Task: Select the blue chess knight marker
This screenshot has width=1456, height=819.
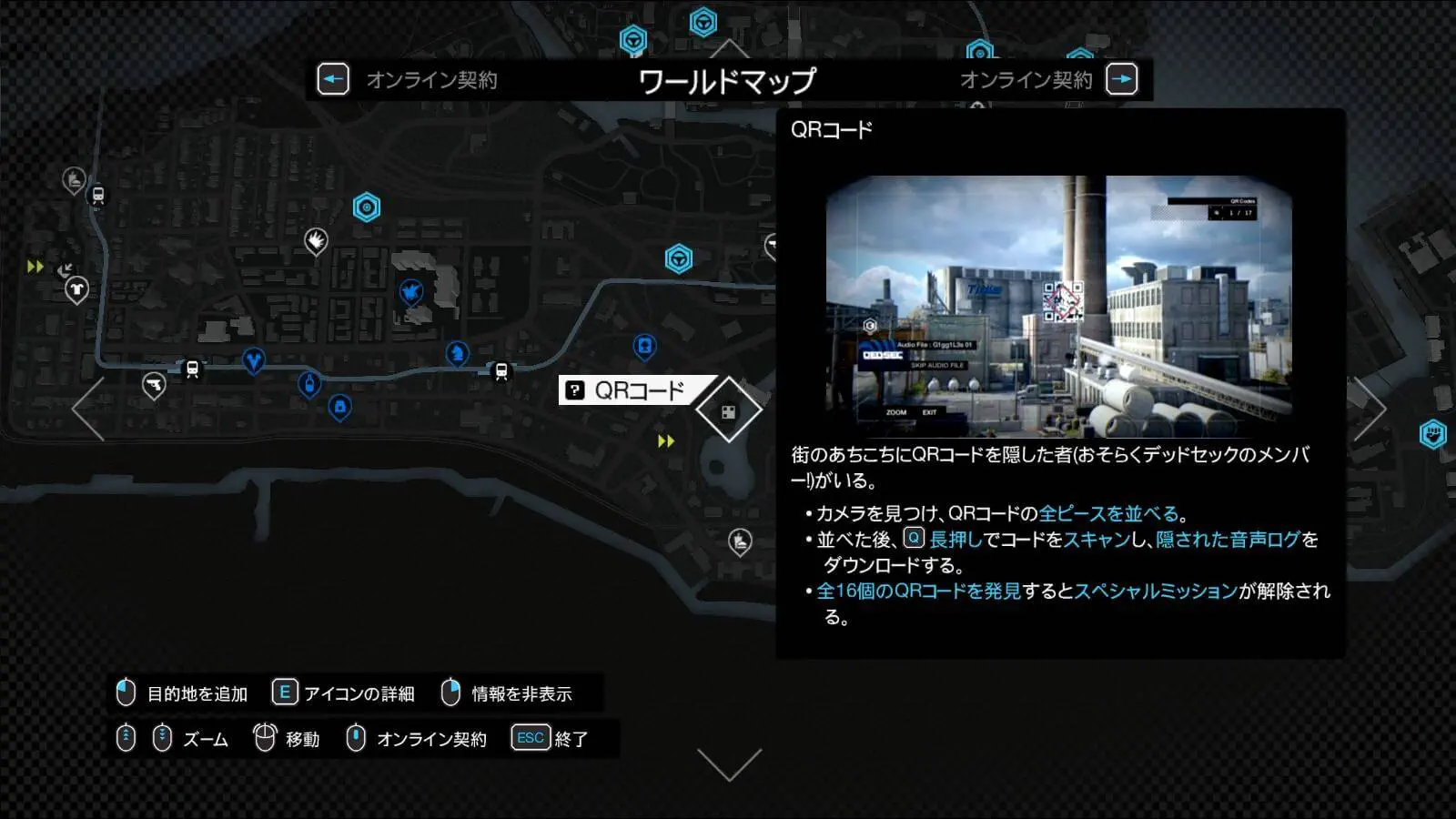Action: point(457,351)
